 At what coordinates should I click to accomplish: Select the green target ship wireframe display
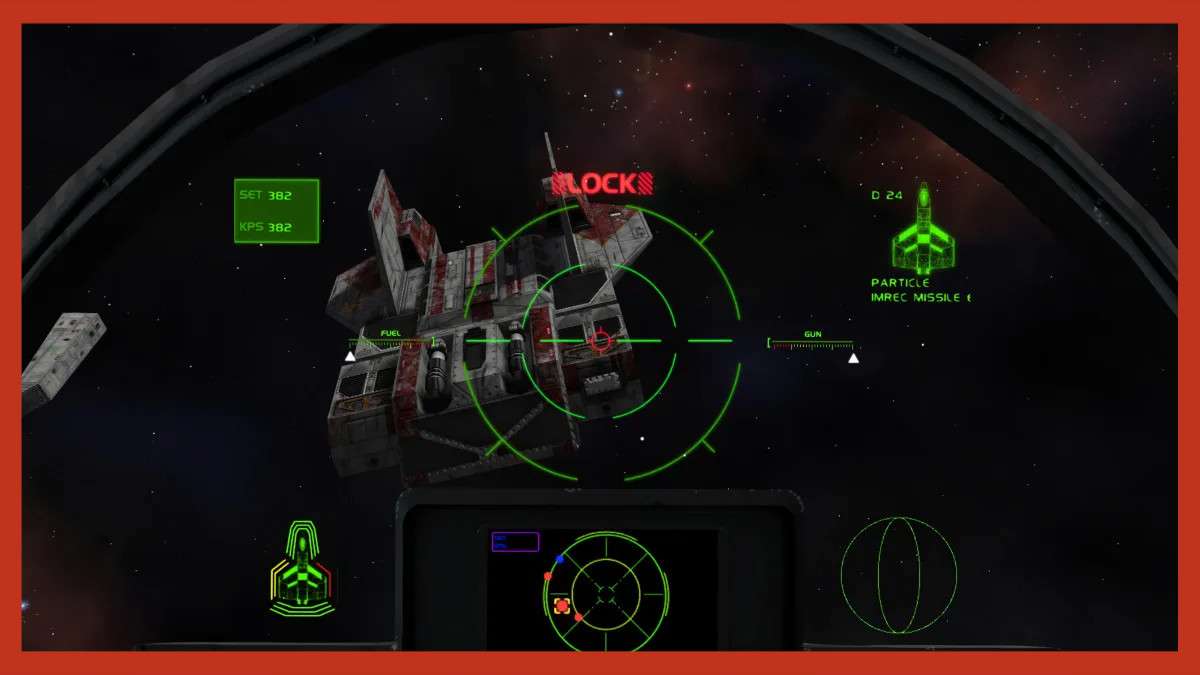tap(924, 233)
